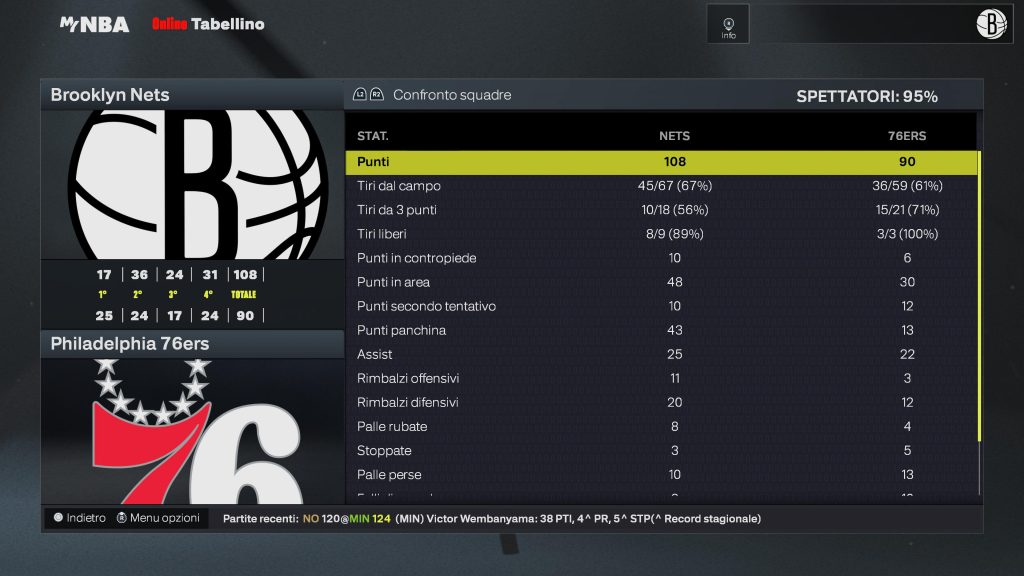Go back with Indietro

point(80,518)
